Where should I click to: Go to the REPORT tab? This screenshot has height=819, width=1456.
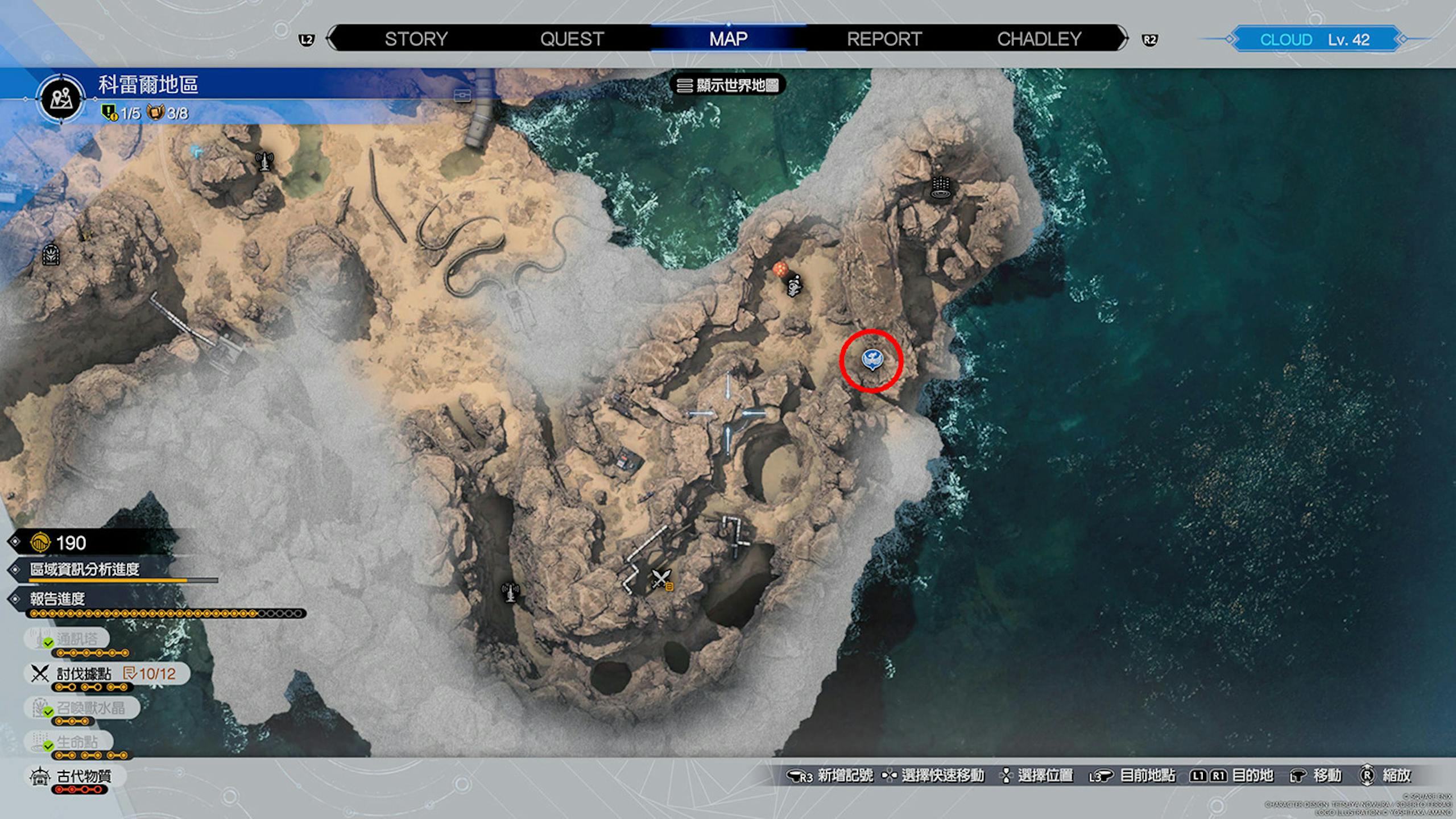pos(884,39)
